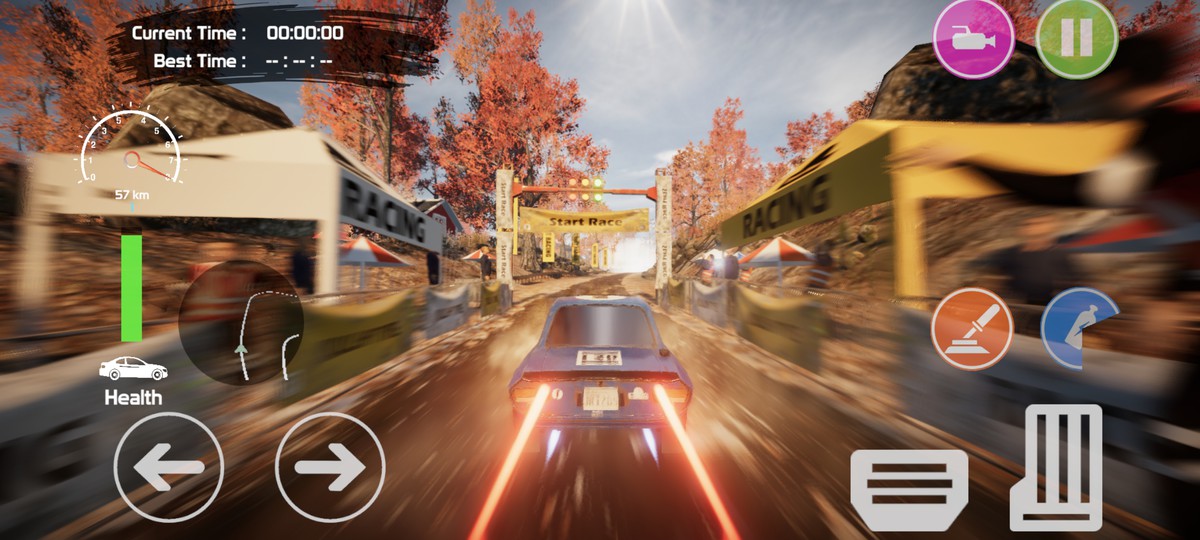Switch camera view with the pink camera button
Viewport: 1200px width, 540px height.
coord(973,39)
